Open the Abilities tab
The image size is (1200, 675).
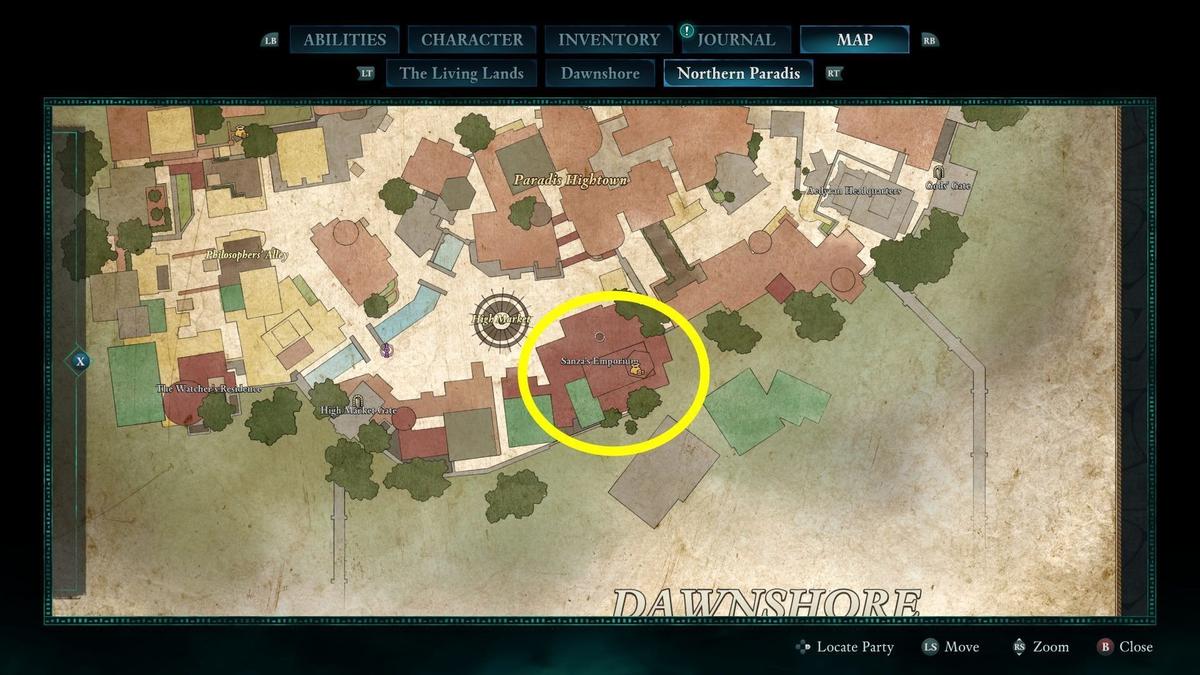(344, 40)
